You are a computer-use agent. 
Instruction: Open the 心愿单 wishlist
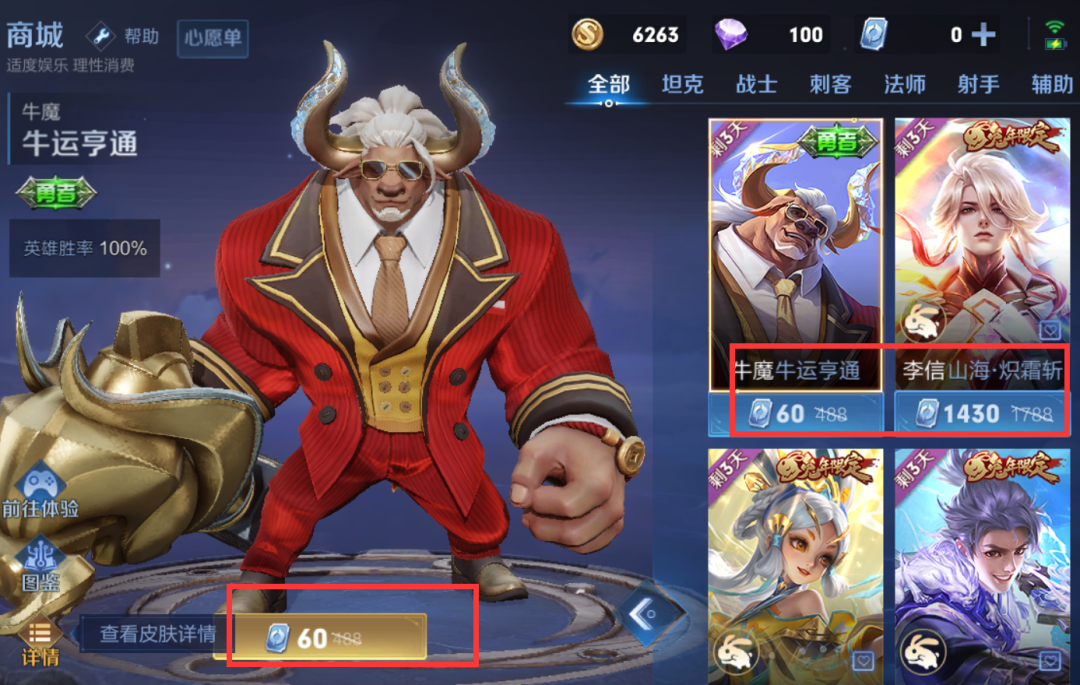coord(213,39)
